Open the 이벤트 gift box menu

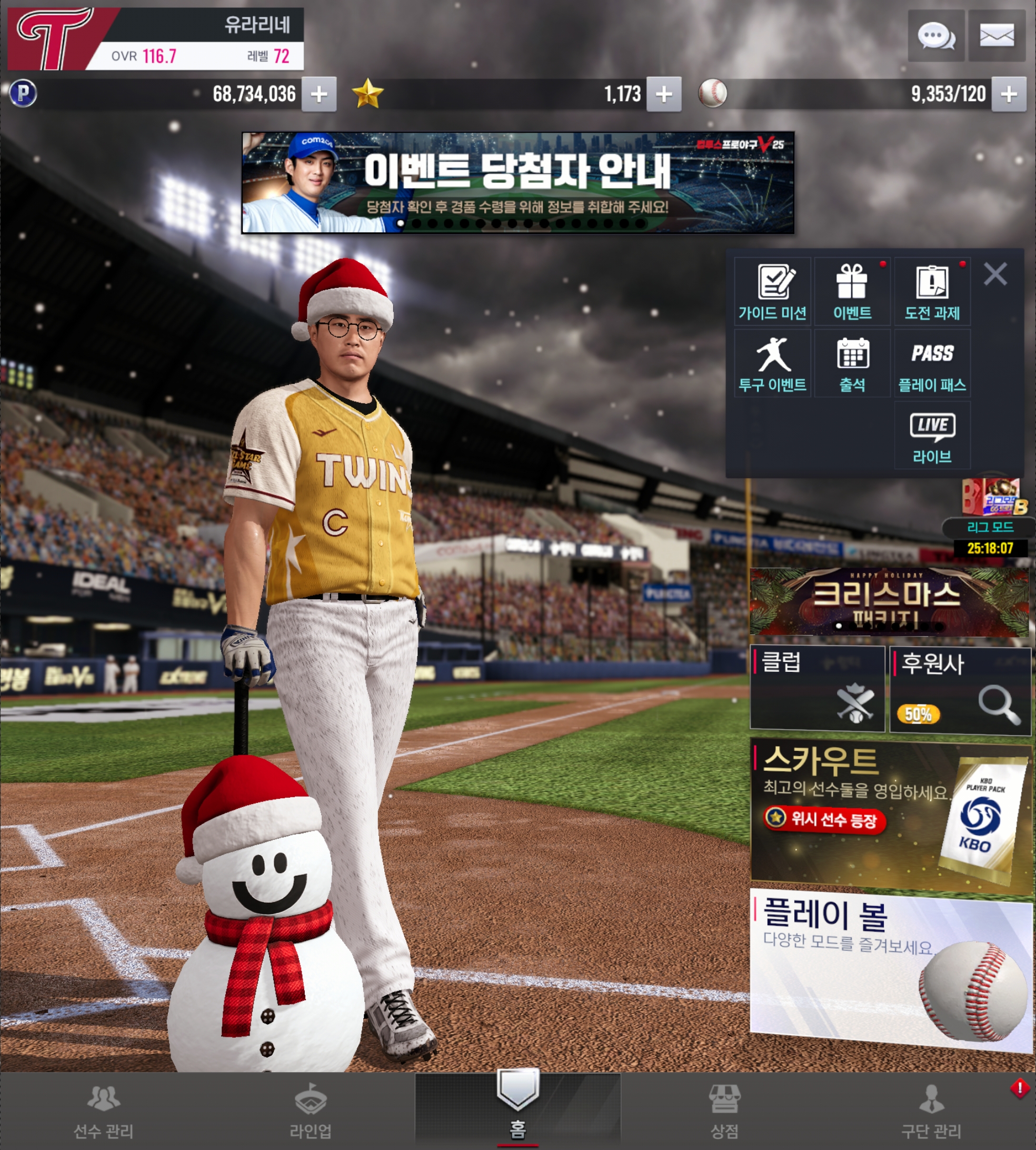pyautogui.click(x=852, y=292)
